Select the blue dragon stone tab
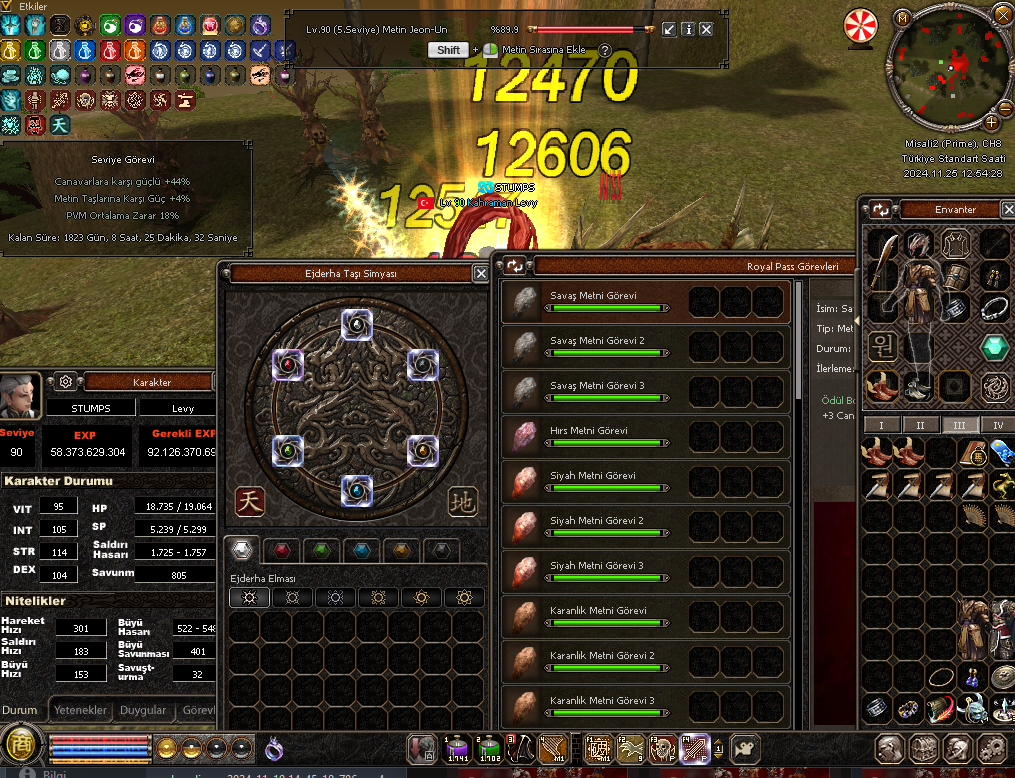Screen dimensions: 1015x778 pyautogui.click(x=361, y=550)
